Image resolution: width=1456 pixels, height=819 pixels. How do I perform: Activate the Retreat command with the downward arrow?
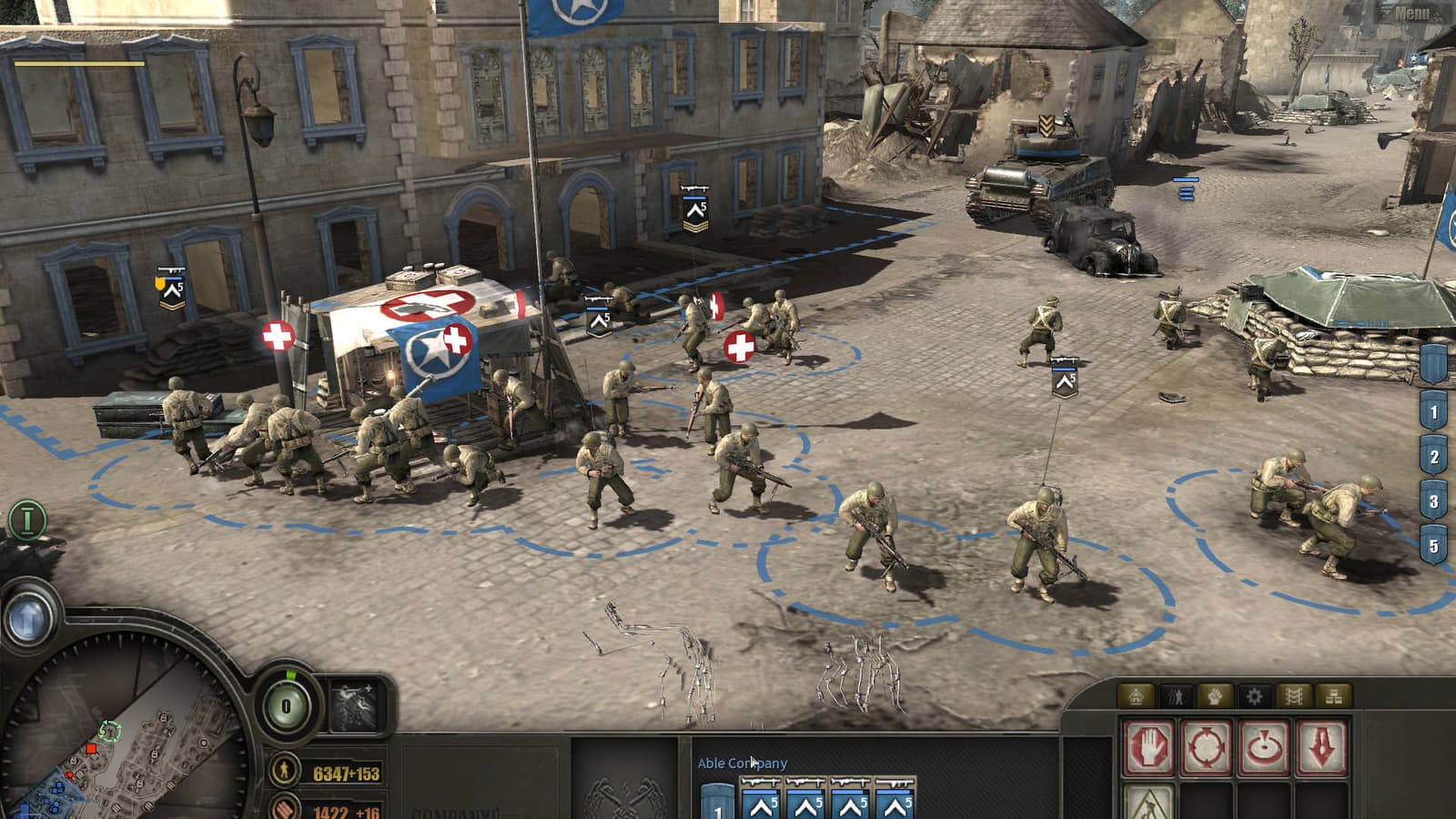1321,746
